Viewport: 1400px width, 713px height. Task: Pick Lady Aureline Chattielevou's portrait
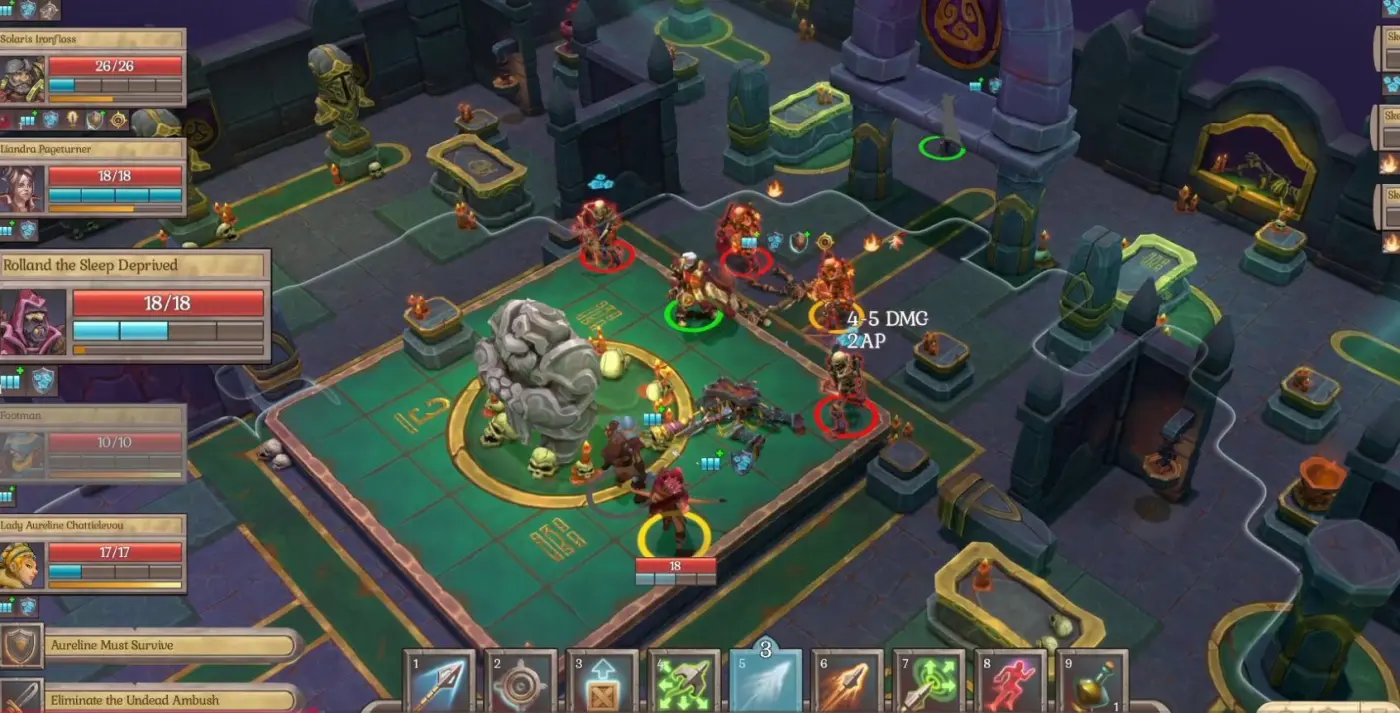[x=22, y=565]
